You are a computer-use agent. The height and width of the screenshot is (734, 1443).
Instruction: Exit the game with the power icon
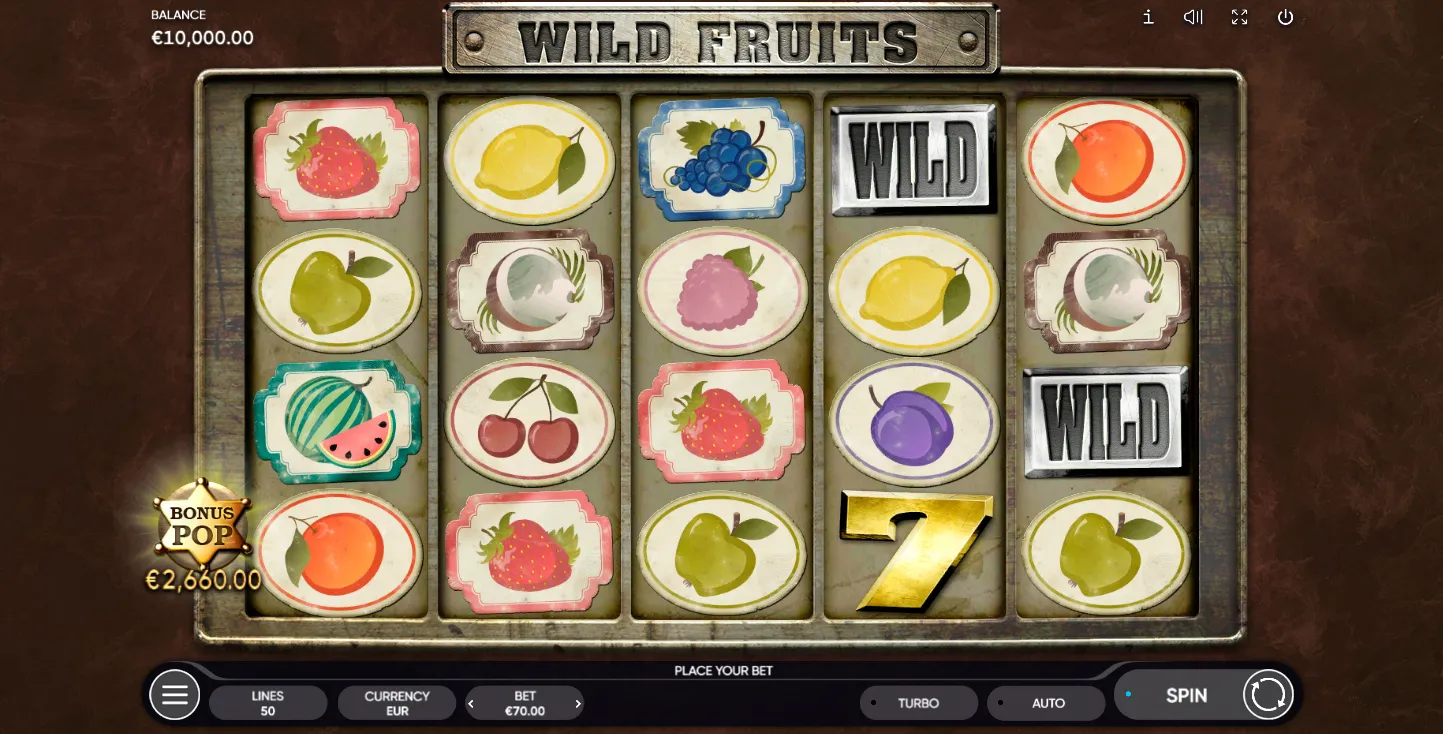pyautogui.click(x=1286, y=17)
